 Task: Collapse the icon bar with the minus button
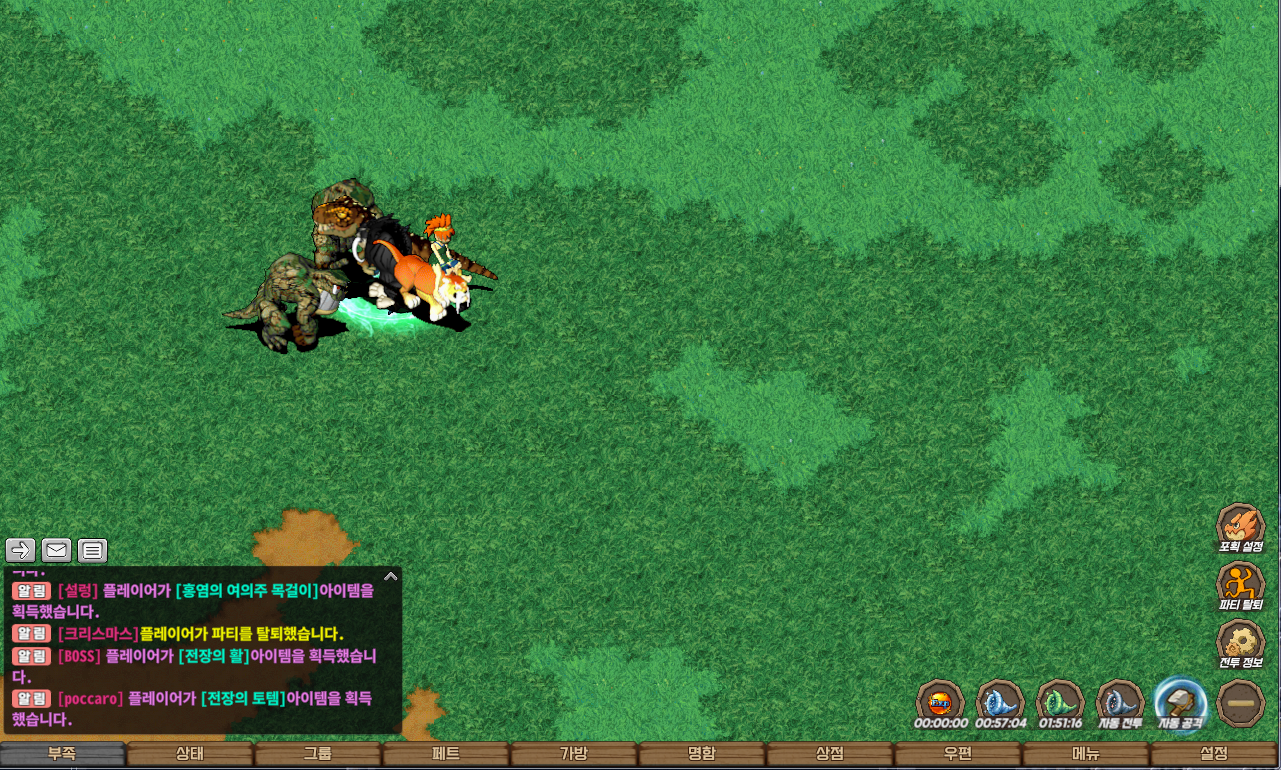tap(1241, 703)
